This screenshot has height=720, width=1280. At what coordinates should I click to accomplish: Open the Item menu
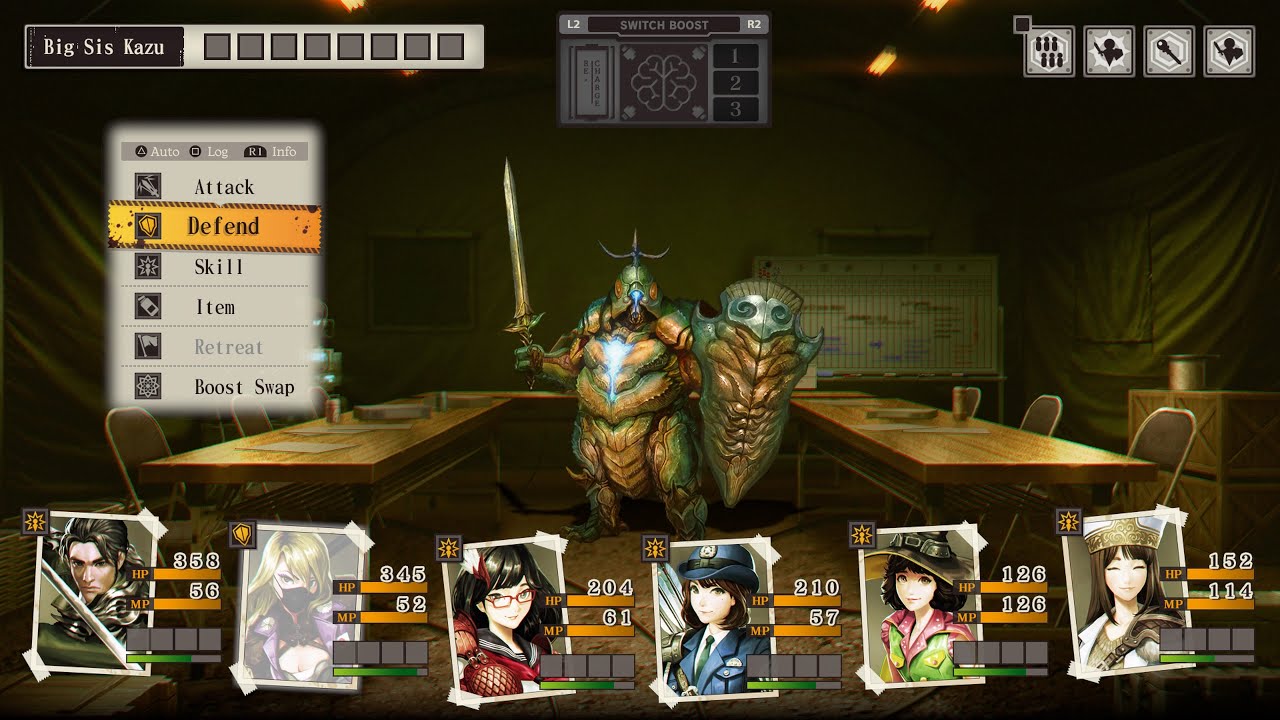click(x=215, y=307)
